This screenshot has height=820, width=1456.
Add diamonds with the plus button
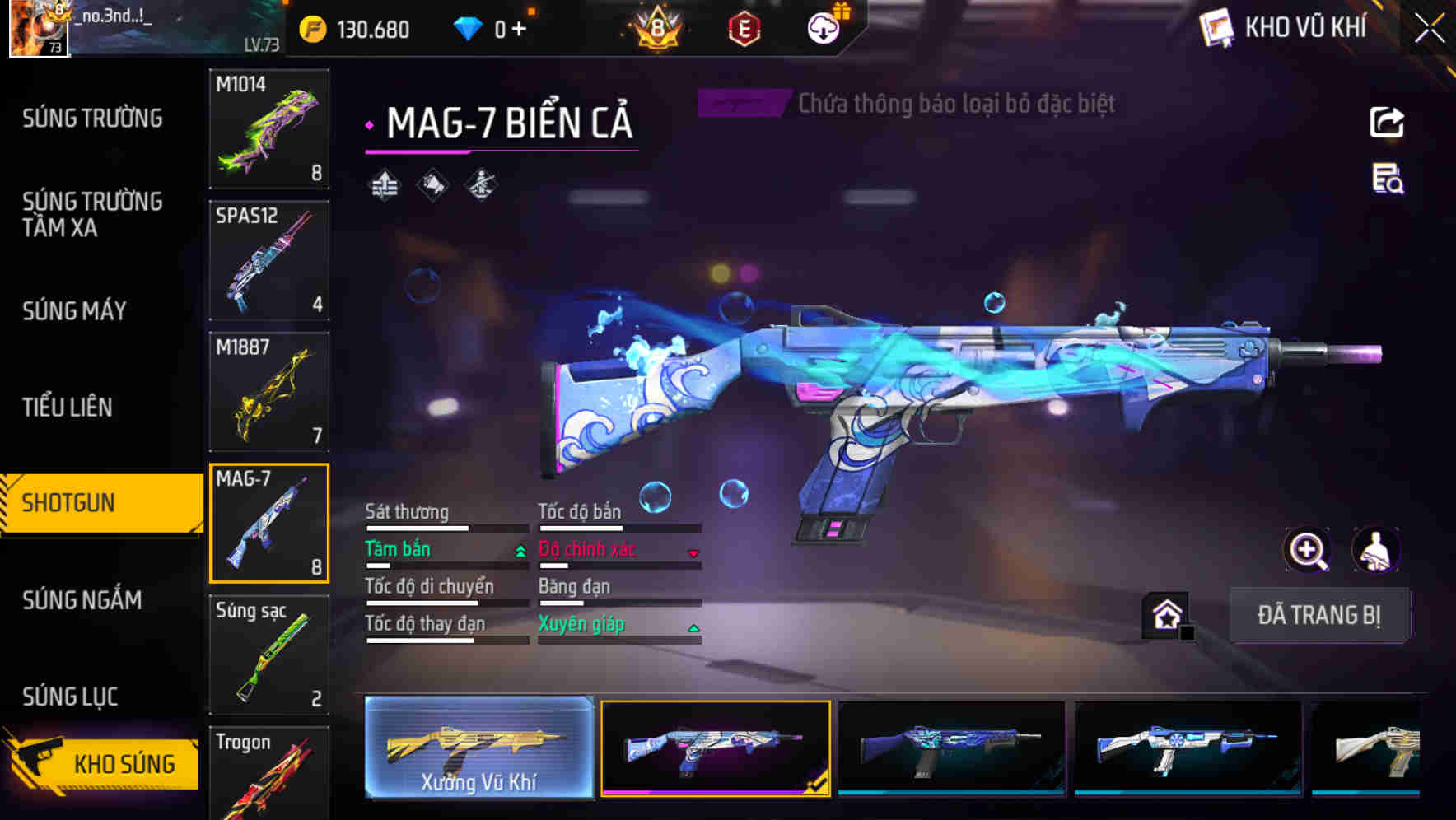tap(519, 30)
